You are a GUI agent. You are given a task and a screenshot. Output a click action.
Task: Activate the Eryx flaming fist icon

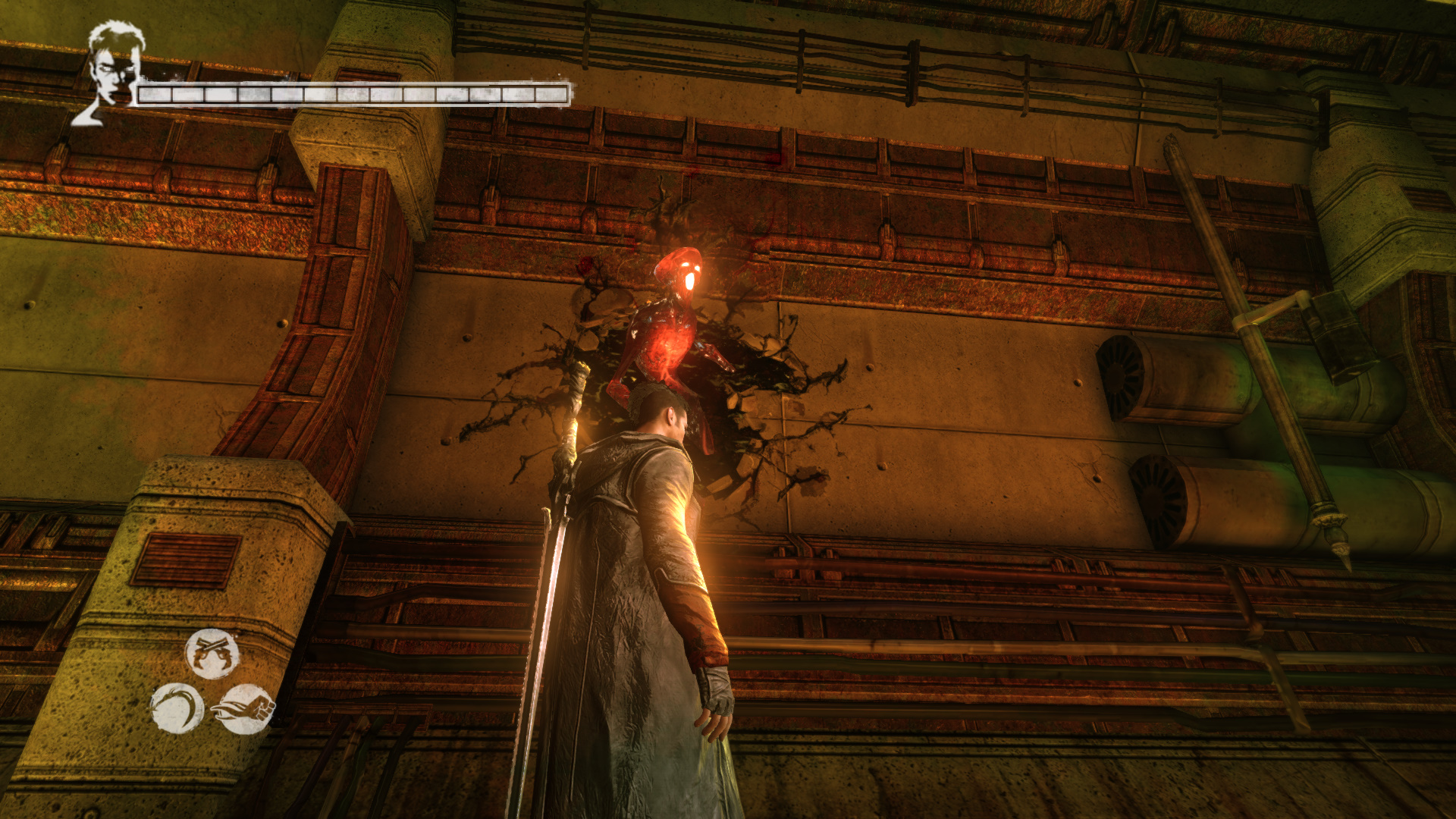click(246, 709)
